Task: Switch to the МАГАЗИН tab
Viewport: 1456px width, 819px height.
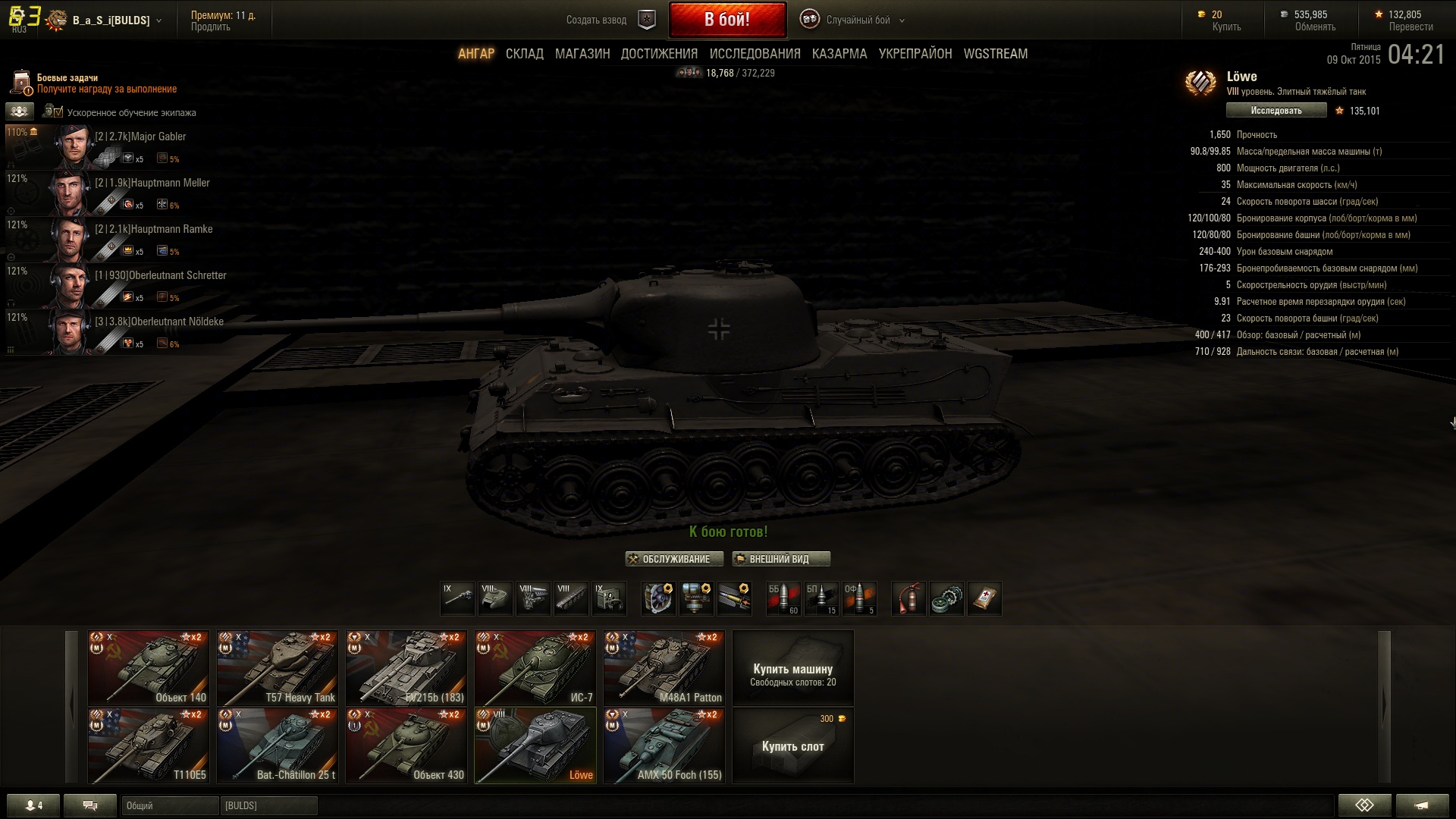Action: (x=582, y=54)
